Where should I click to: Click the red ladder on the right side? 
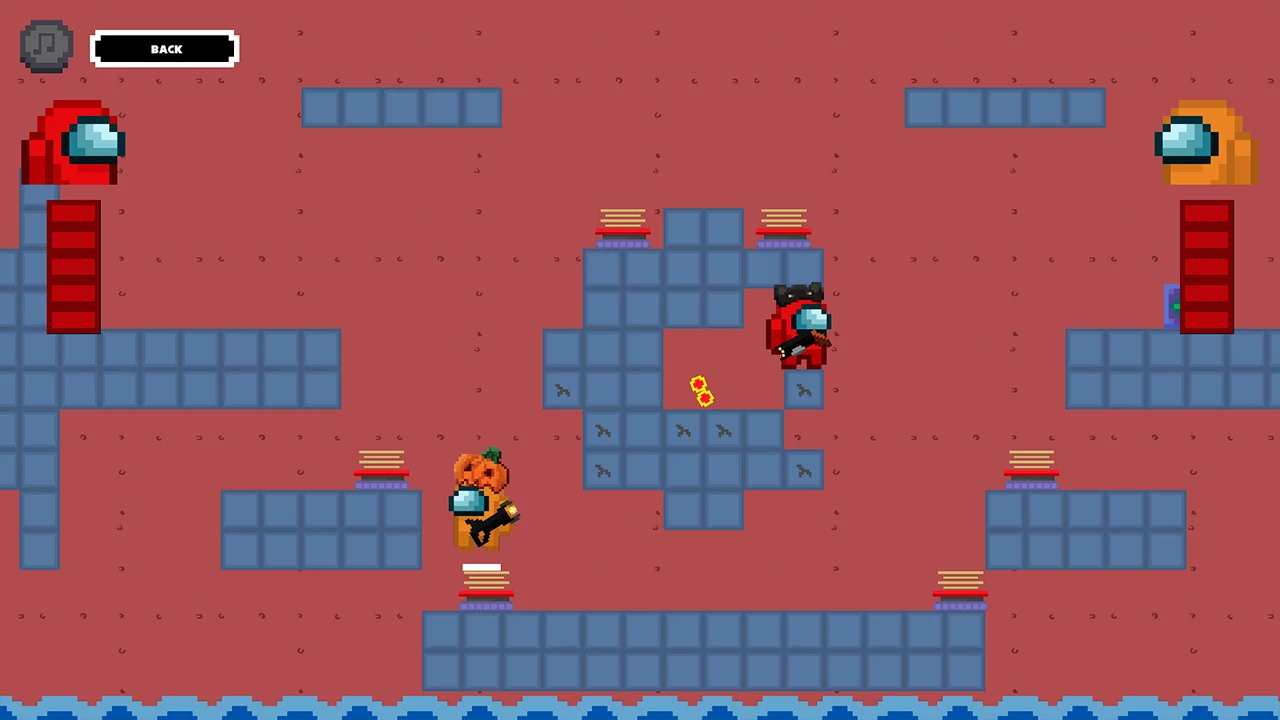[1205, 265]
